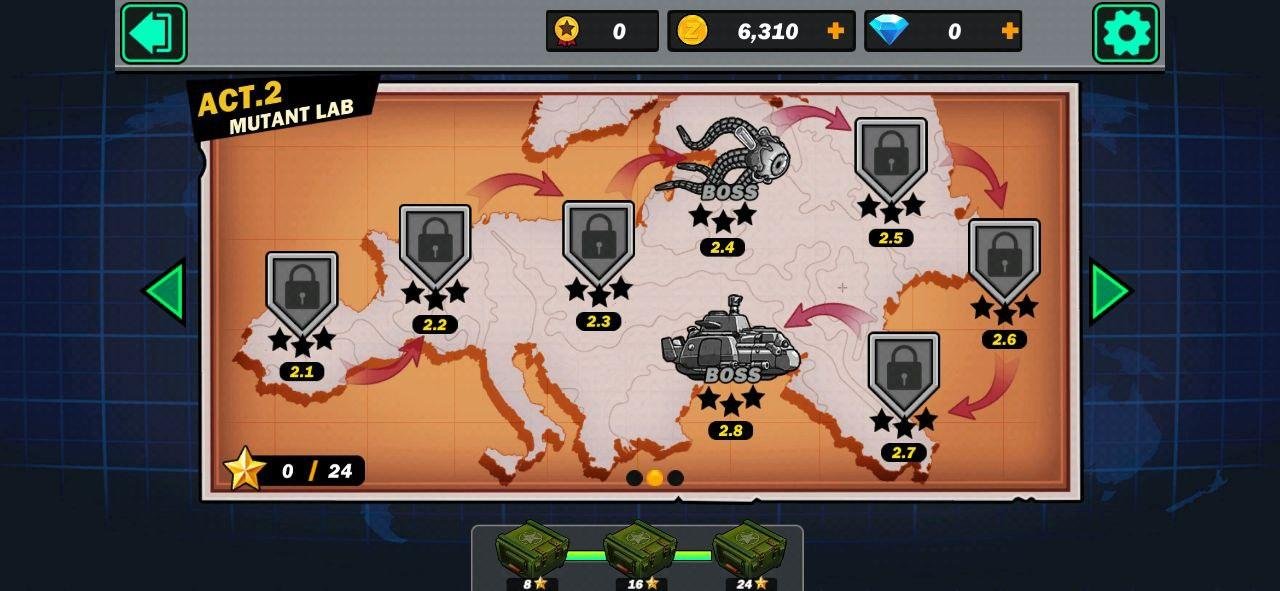The height and width of the screenshot is (591, 1280).
Task: Tap the stage 2.3 shield
Action: click(x=598, y=241)
